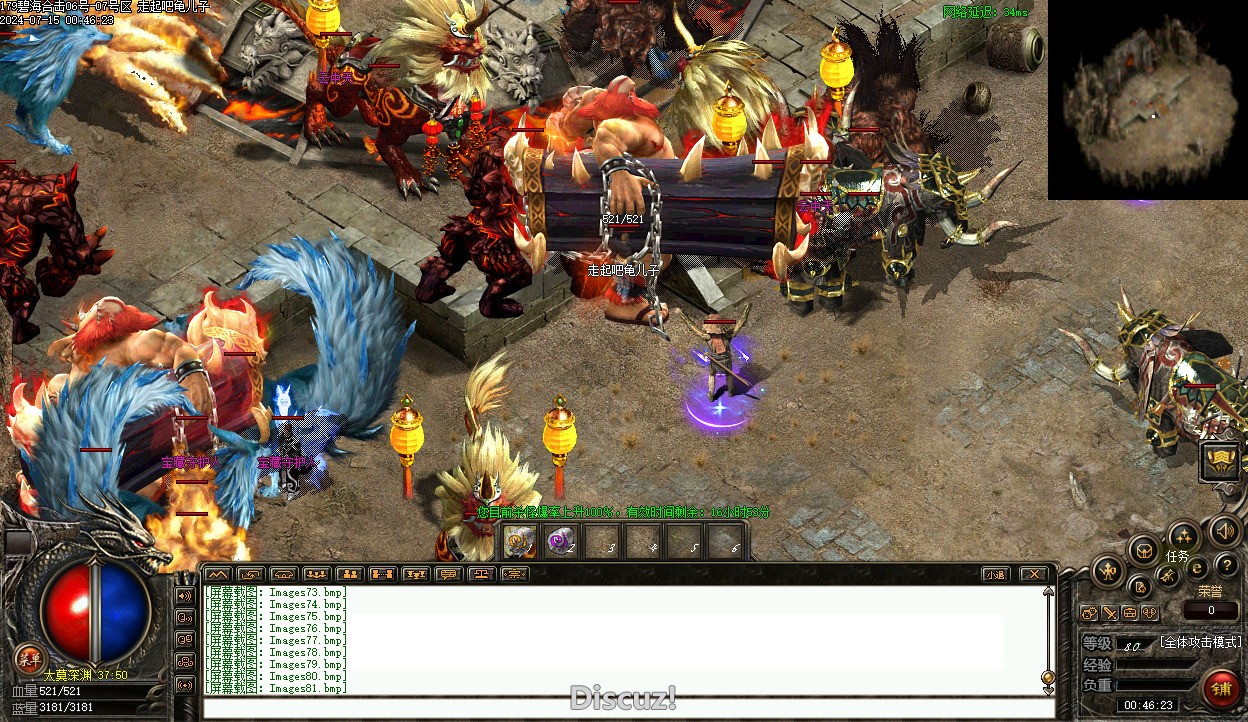Close the chat panel with X
This screenshot has width=1248, height=722.
tap(1034, 574)
